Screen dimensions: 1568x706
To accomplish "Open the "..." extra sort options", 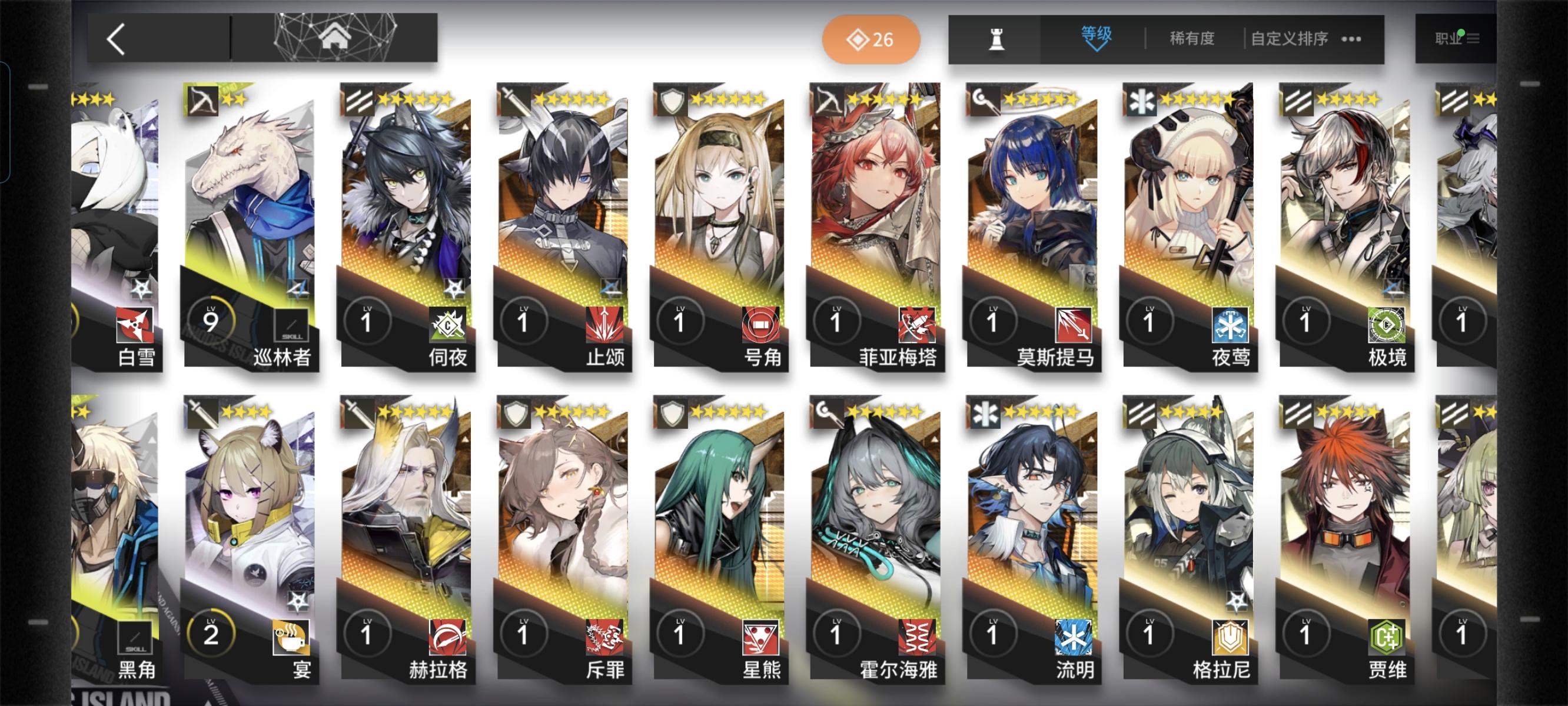I will tap(1352, 38).
